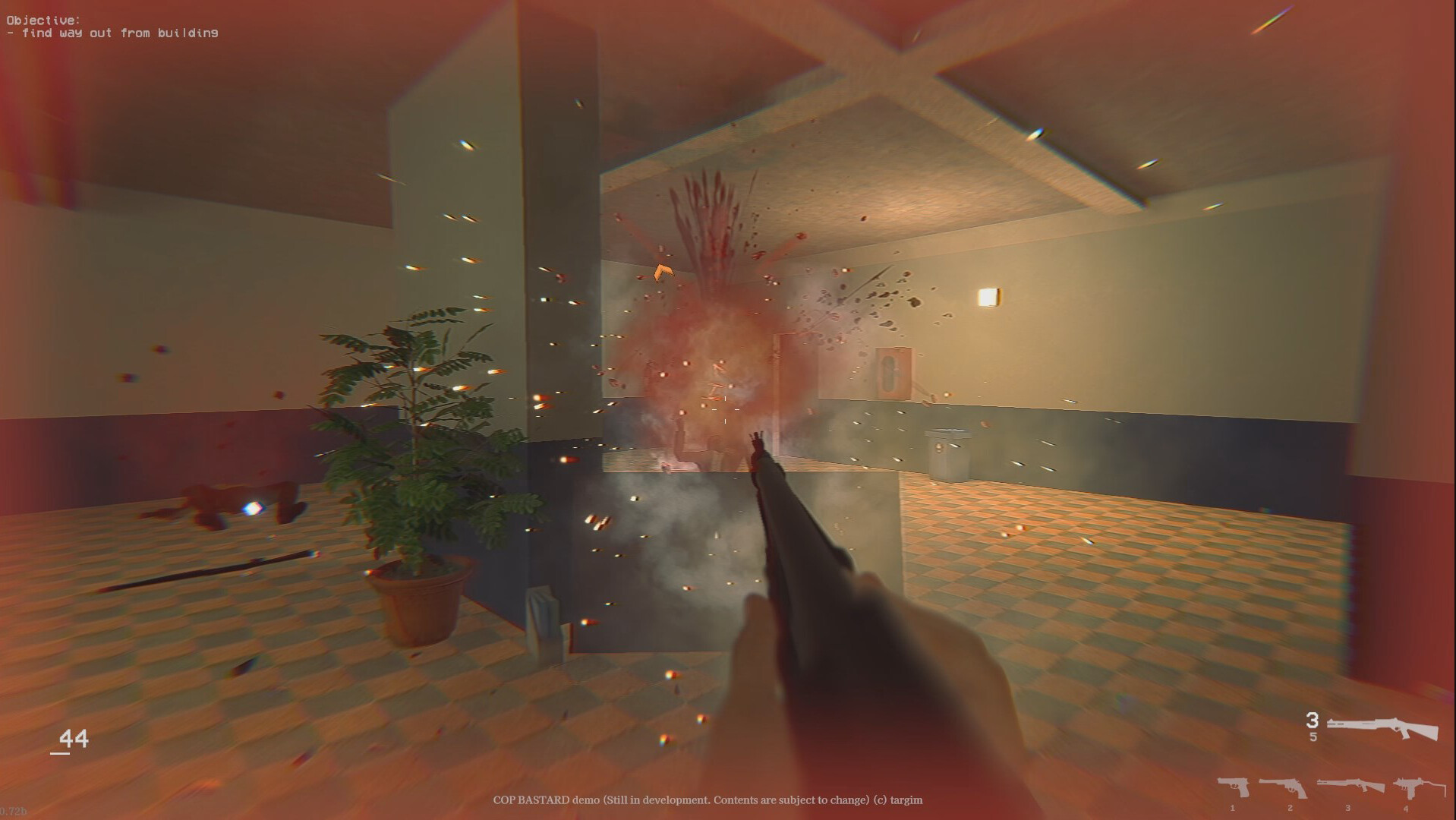
Task: Click the wall-mounted light panel in the room
Action: [x=989, y=295]
